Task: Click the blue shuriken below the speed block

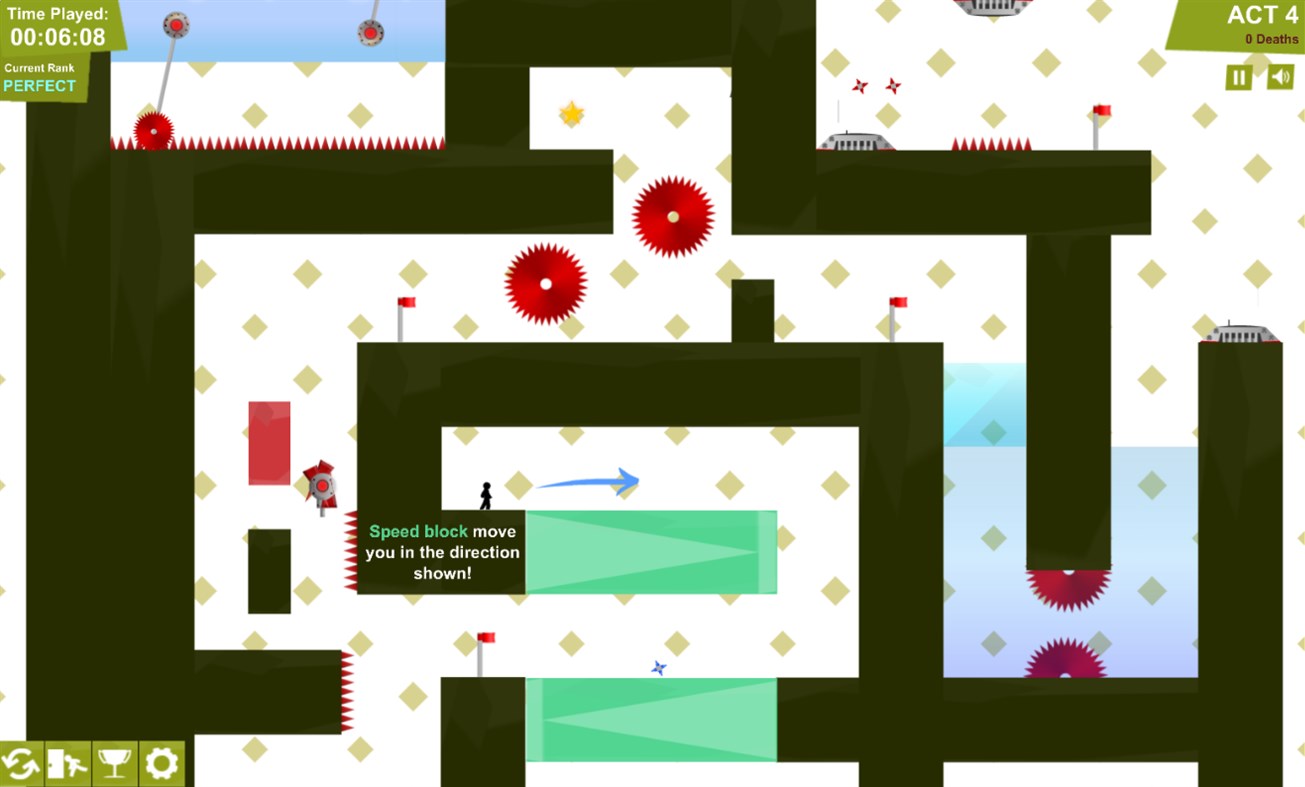Action: point(657,667)
